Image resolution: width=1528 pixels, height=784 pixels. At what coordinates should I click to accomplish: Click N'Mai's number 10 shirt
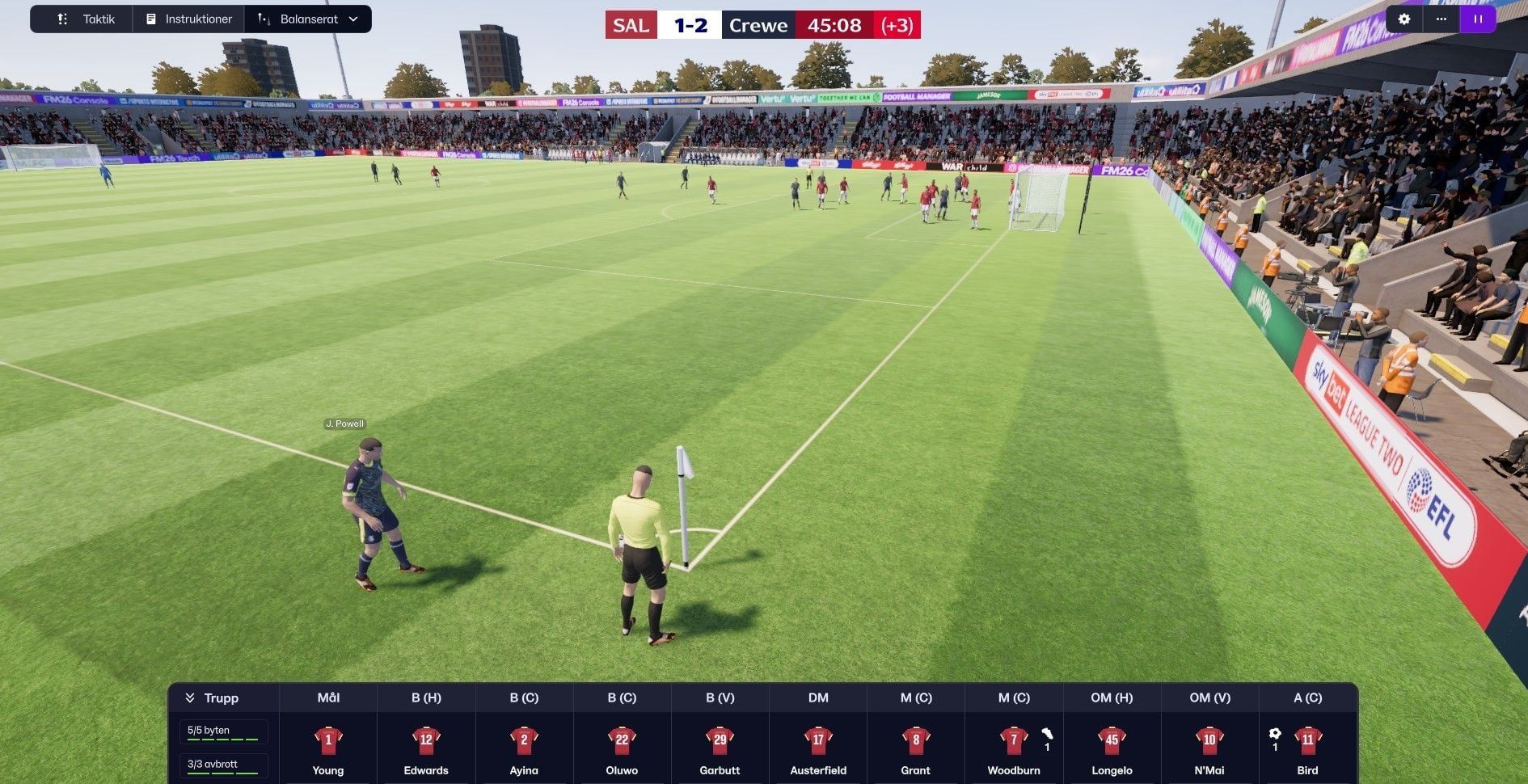pyautogui.click(x=1209, y=740)
